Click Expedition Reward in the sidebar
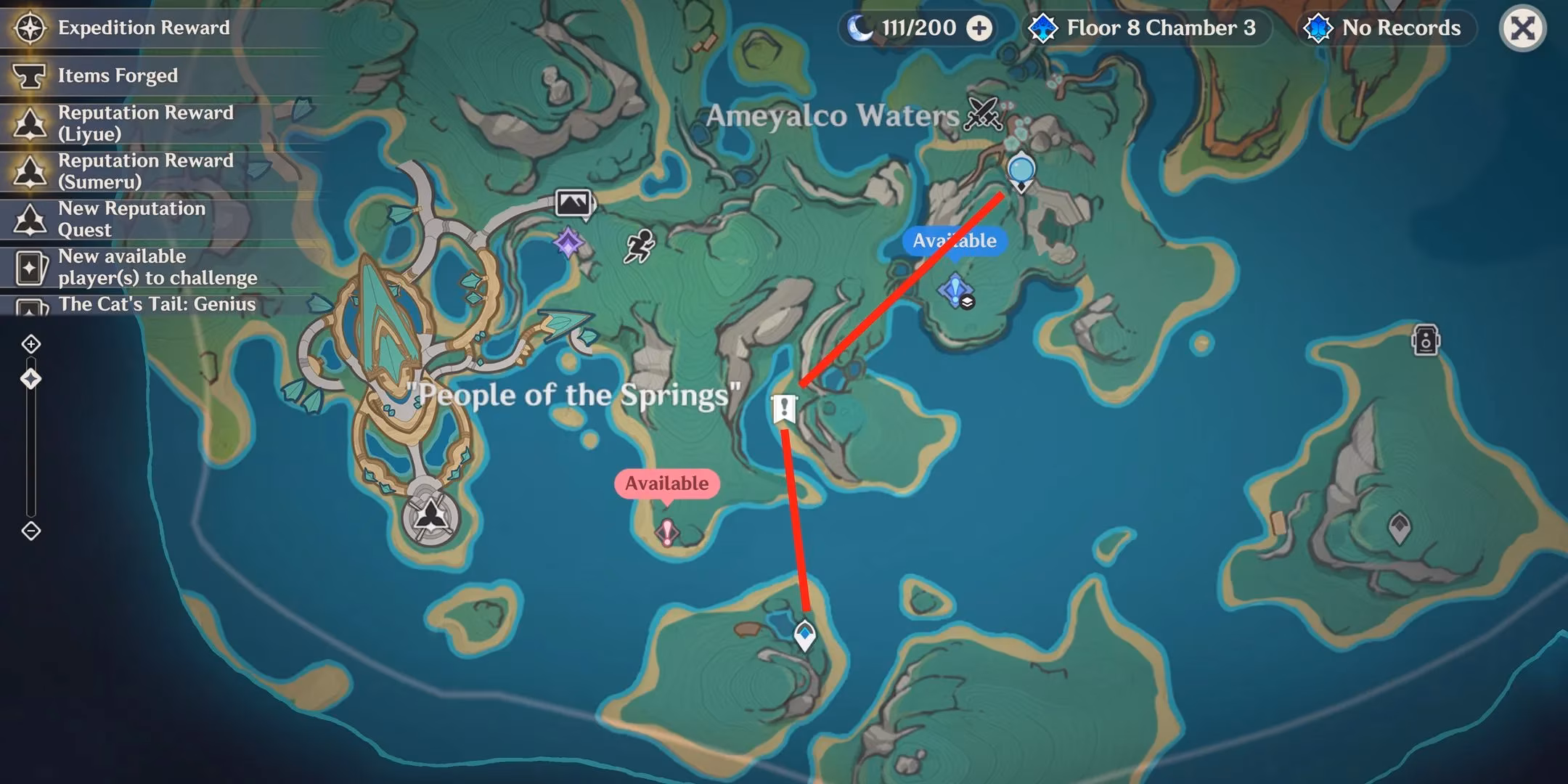The height and width of the screenshot is (784, 1568). click(x=142, y=28)
